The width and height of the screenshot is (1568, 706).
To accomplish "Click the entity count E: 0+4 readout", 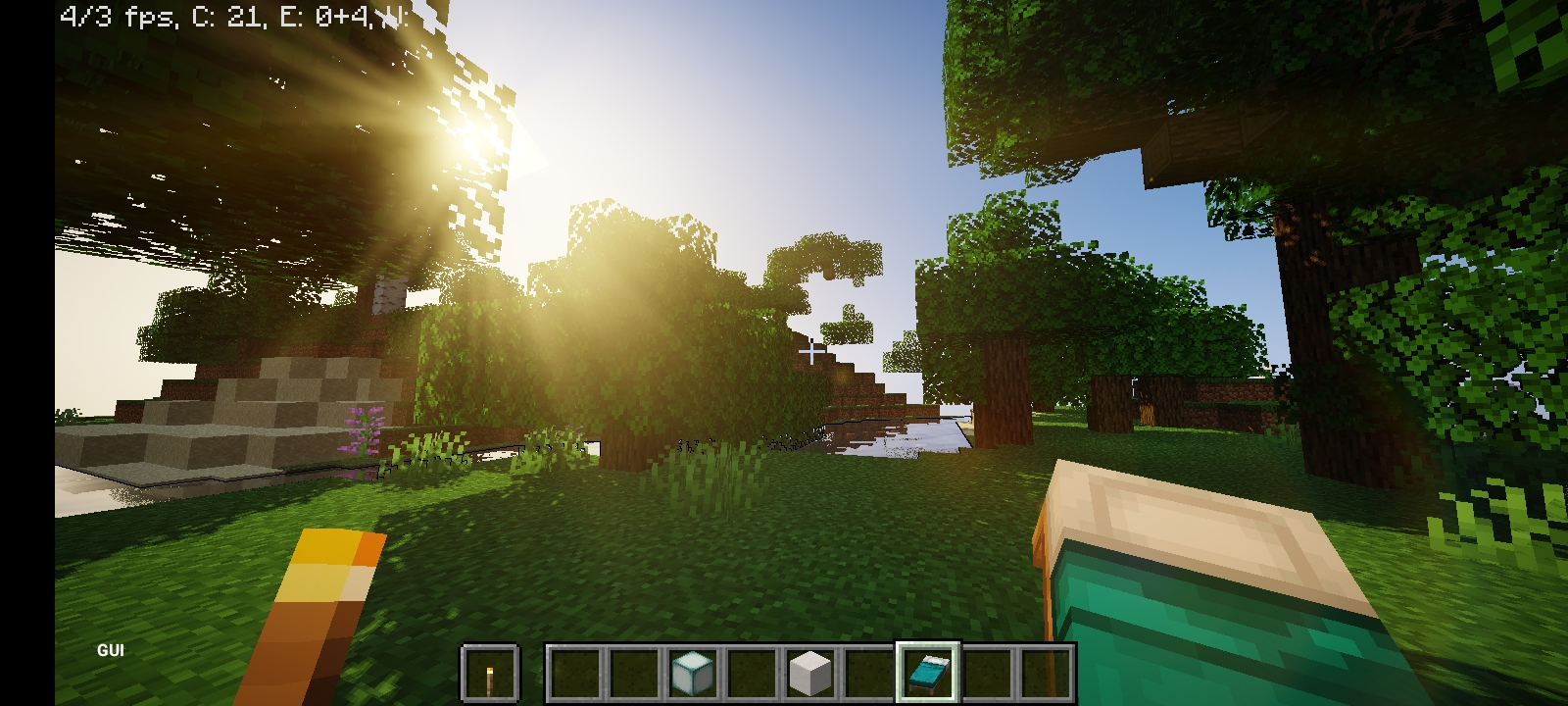I will pyautogui.click(x=323, y=15).
